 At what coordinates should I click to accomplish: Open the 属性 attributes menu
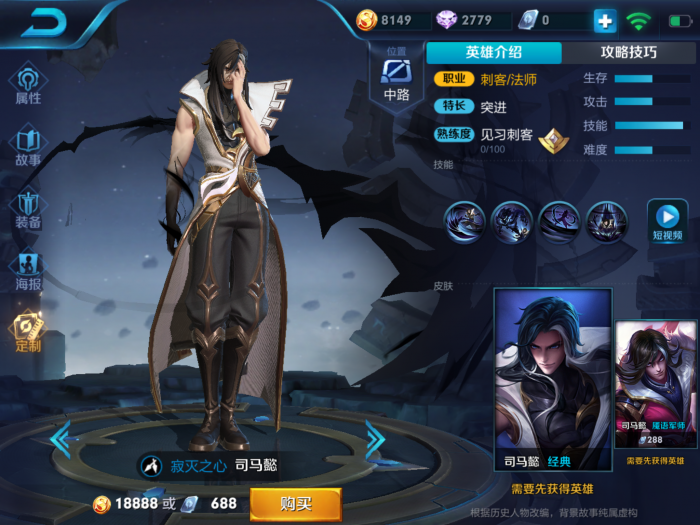(28, 85)
